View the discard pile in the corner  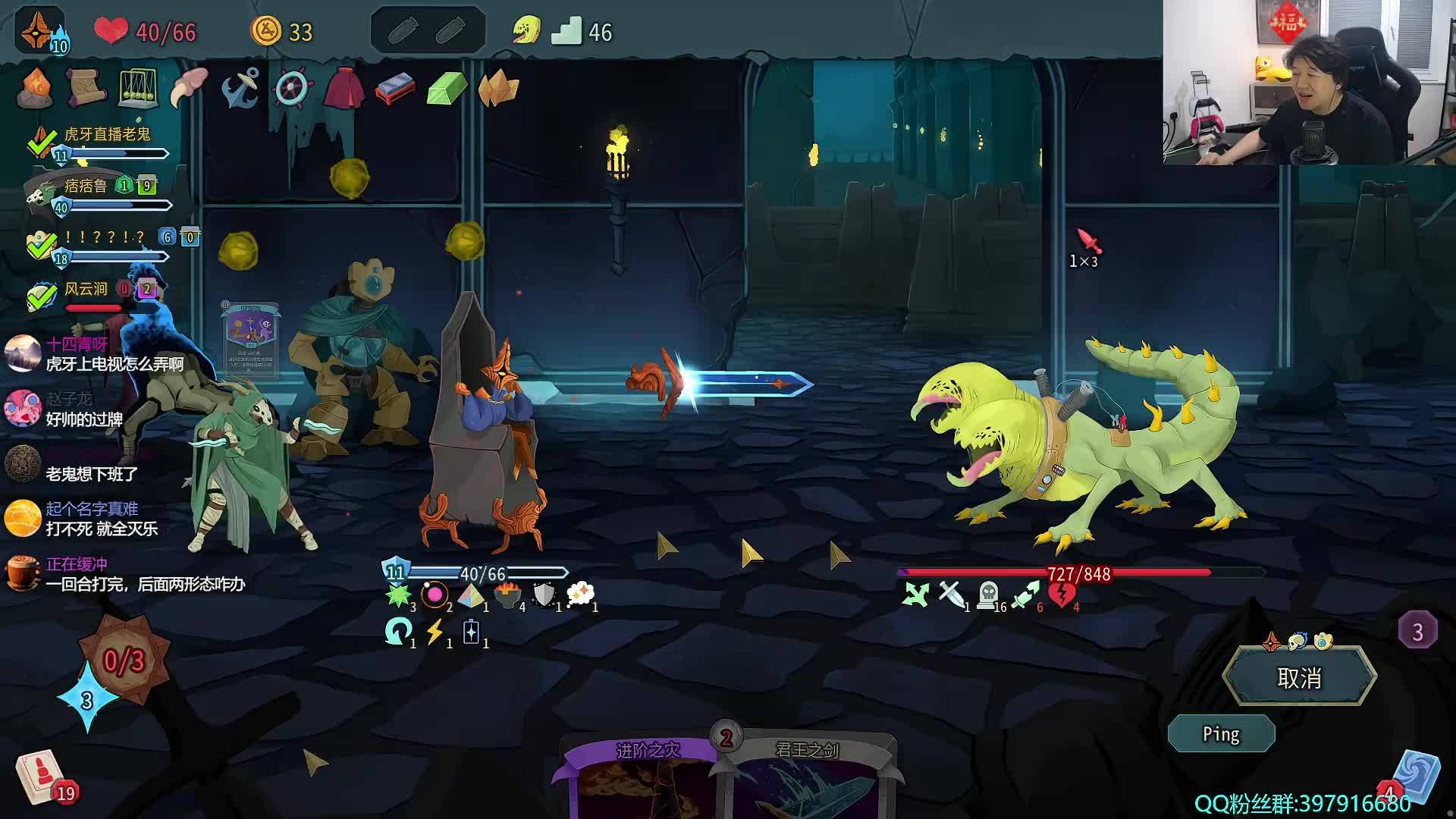[1414, 777]
